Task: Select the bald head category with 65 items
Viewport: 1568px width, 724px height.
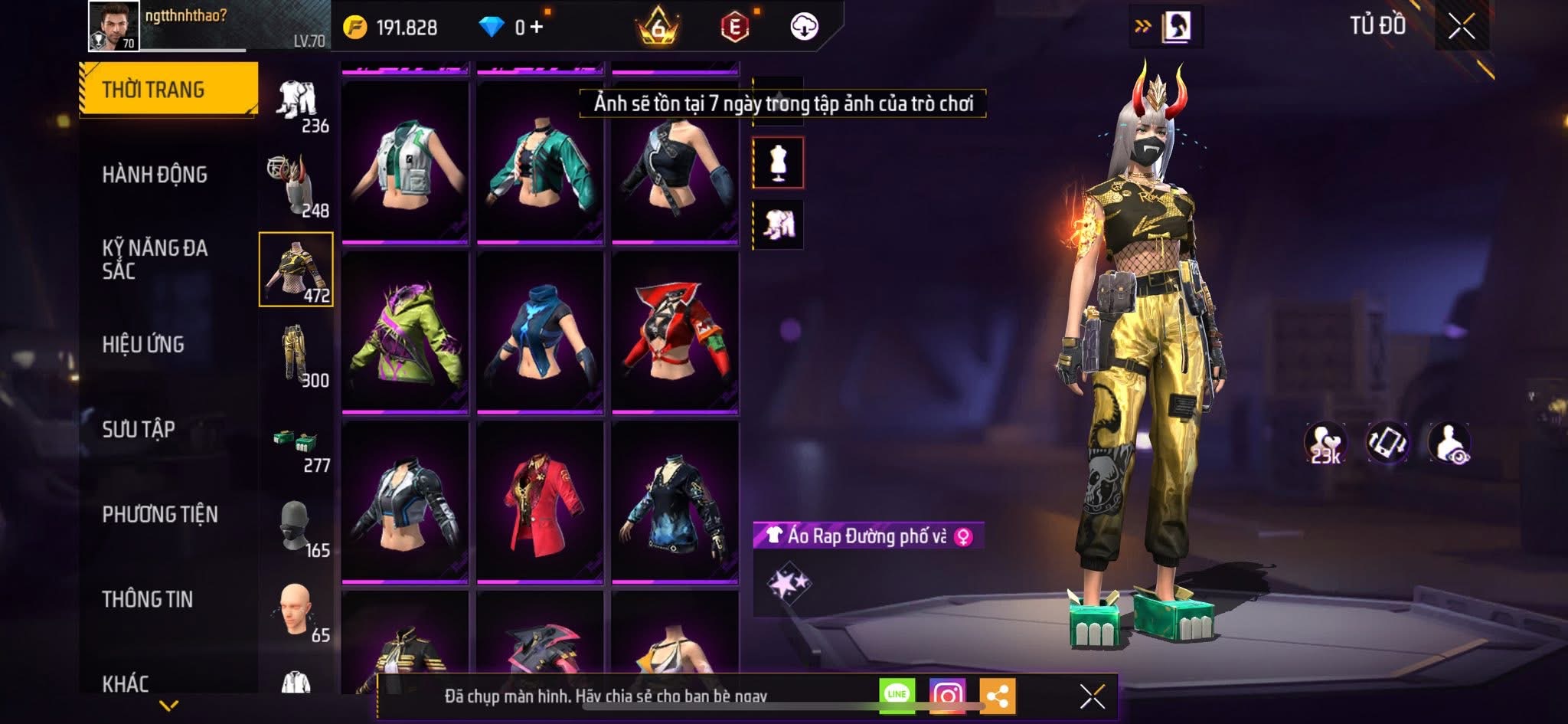Action: 297,611
